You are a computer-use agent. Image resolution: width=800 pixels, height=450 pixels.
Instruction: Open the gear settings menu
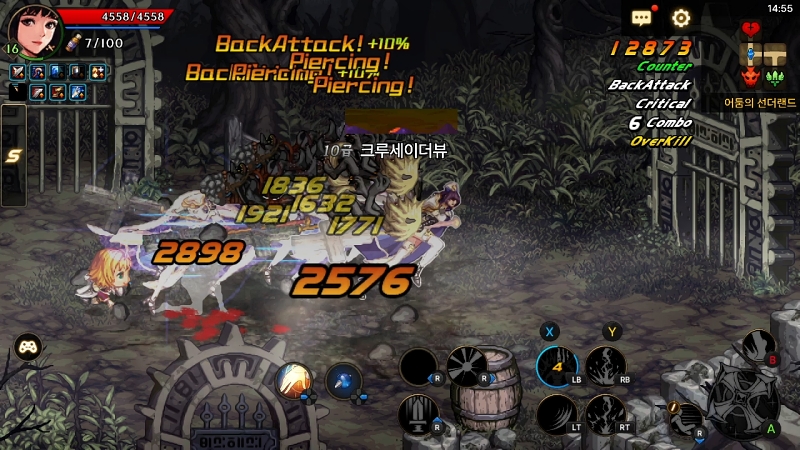pyautogui.click(x=681, y=18)
